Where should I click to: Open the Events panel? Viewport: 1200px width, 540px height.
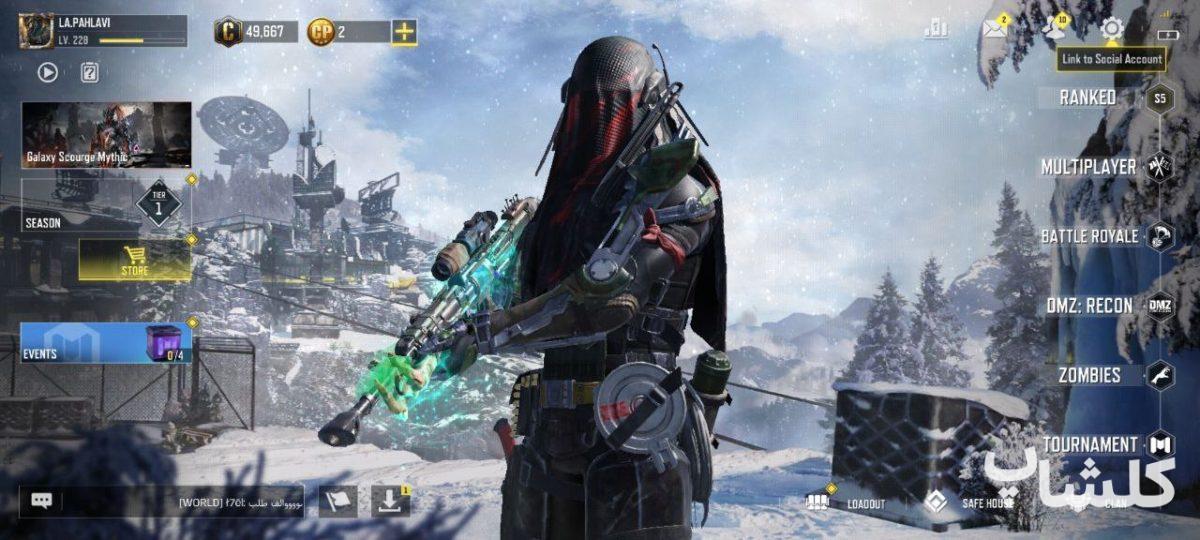[x=106, y=343]
